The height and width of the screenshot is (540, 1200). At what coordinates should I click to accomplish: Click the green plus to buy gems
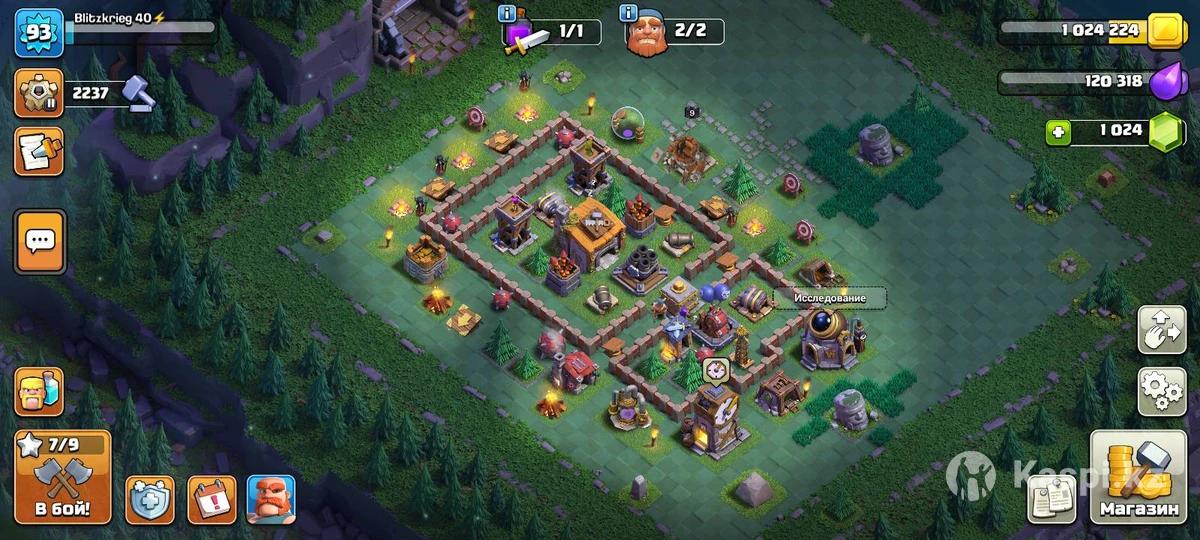(x=1060, y=130)
